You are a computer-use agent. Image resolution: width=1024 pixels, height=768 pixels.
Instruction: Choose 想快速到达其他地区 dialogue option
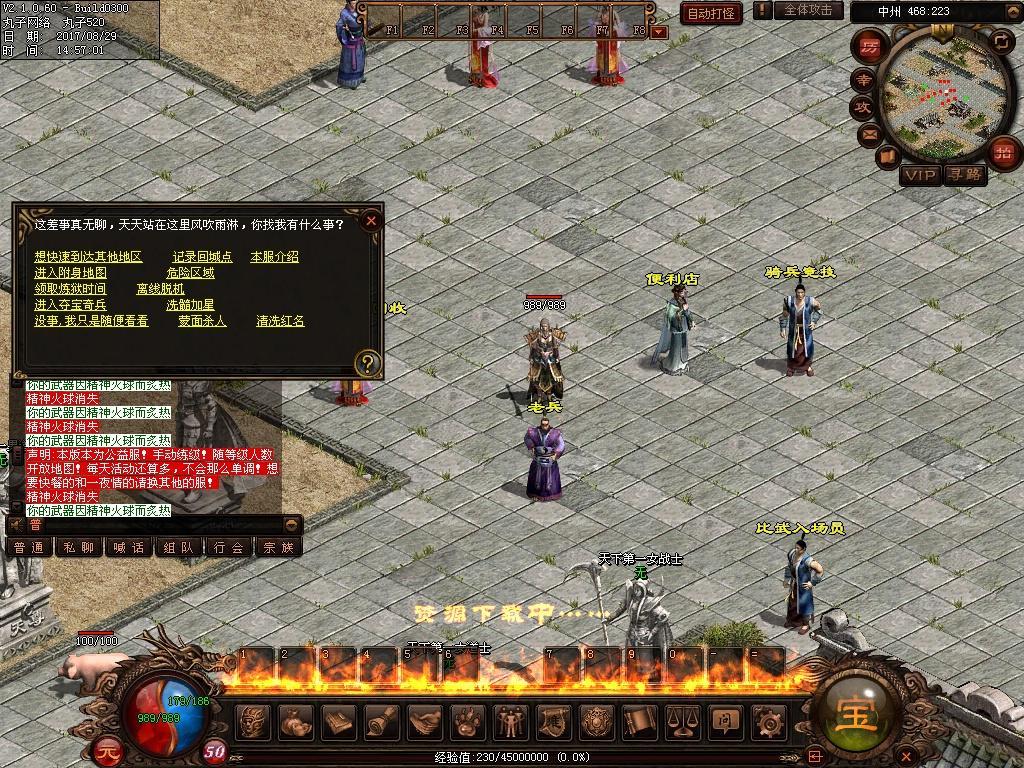tap(88, 257)
